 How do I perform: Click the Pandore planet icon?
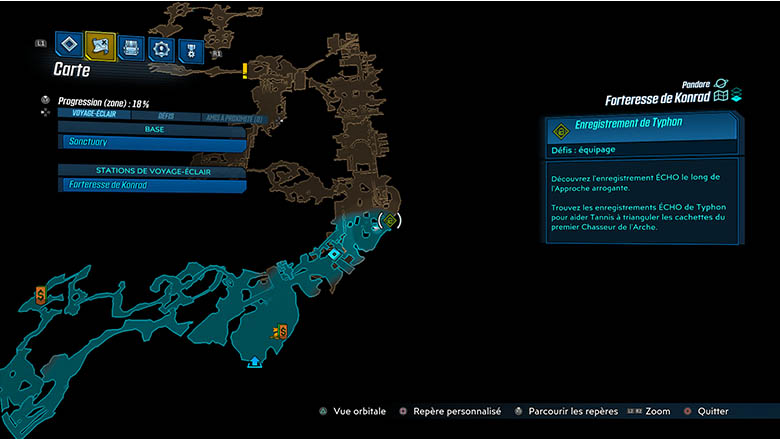721,84
